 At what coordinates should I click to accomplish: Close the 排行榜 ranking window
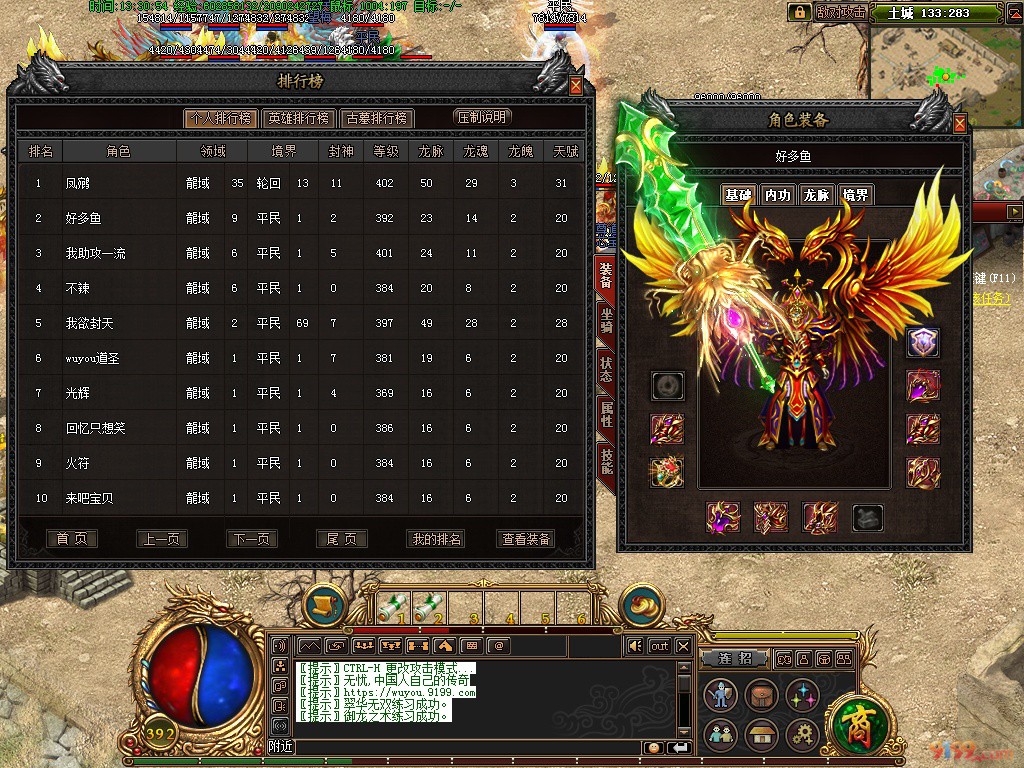pyautogui.click(x=576, y=86)
